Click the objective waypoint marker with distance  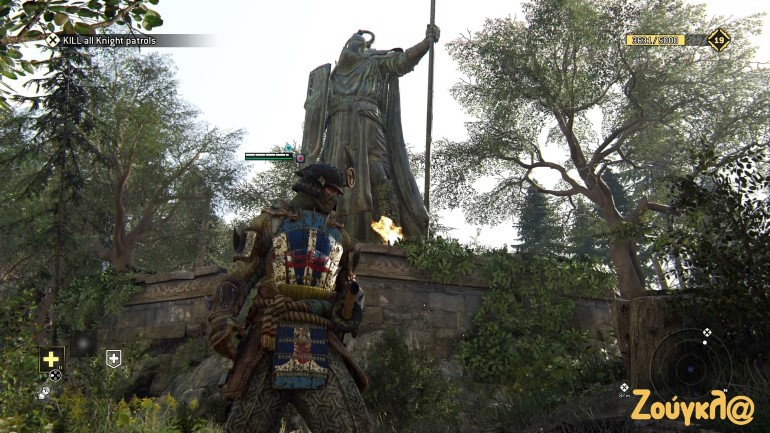pyautogui.click(x=624, y=388)
